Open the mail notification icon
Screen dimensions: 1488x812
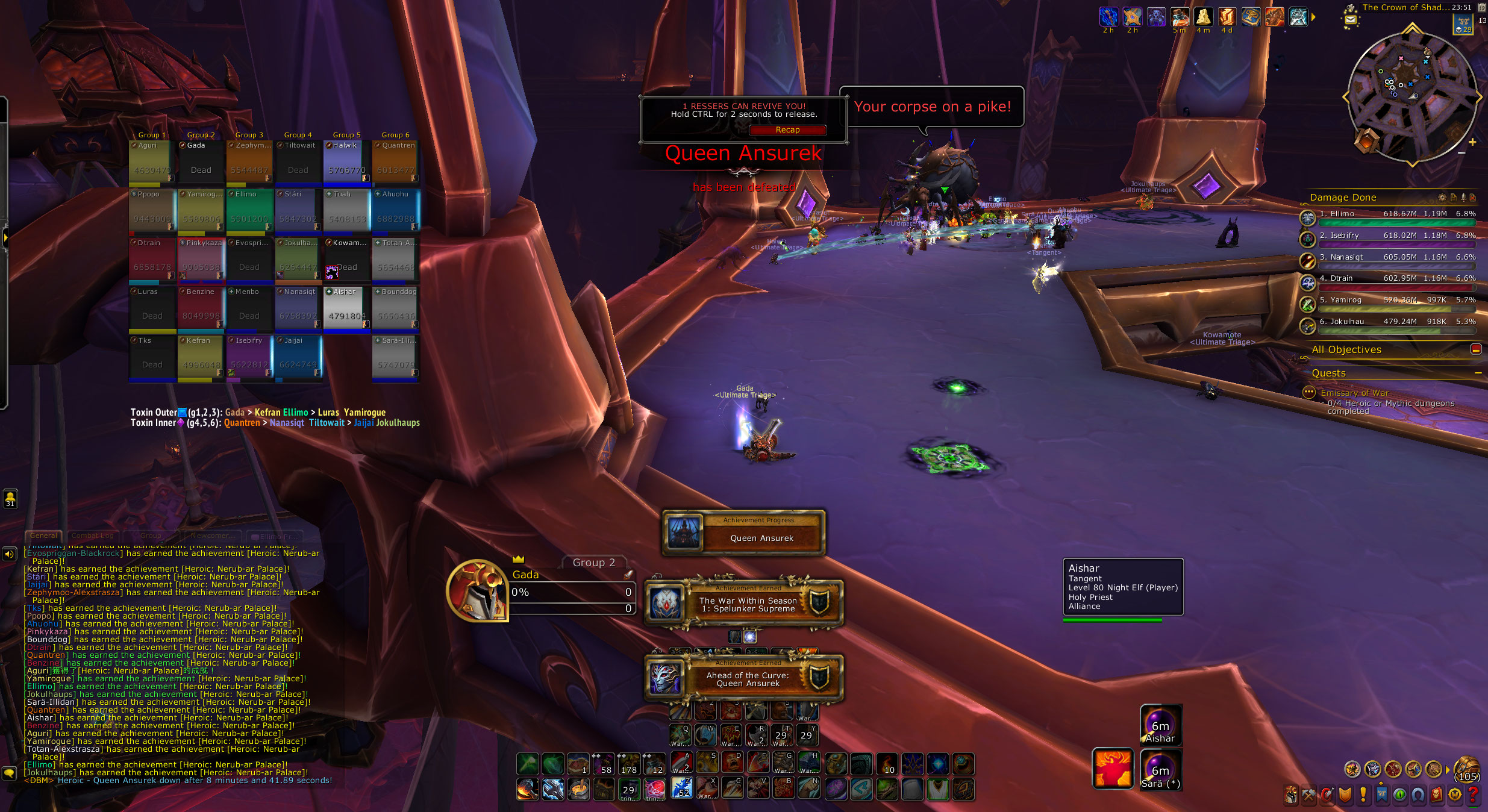1351,20
